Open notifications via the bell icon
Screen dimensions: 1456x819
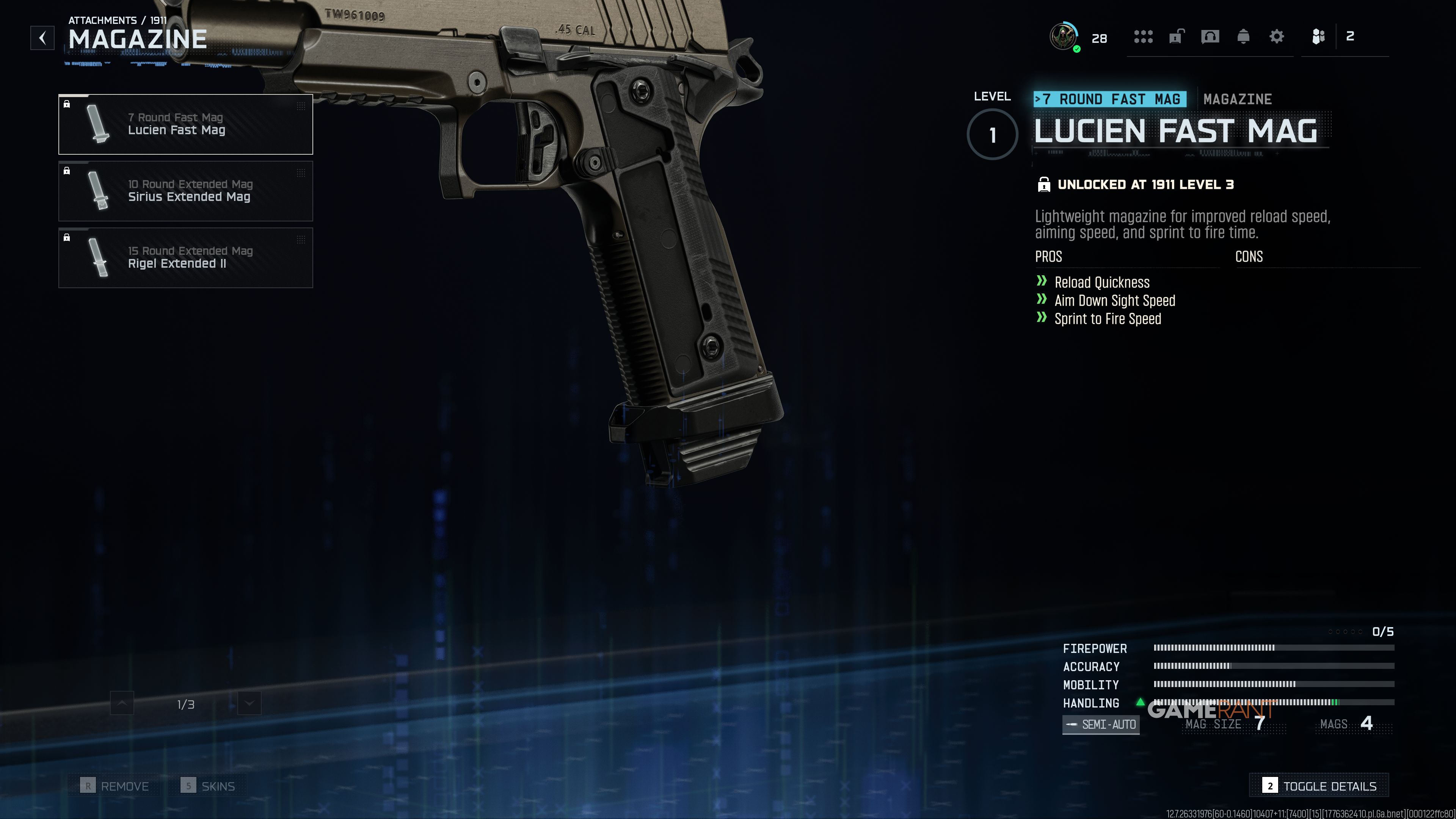click(1243, 37)
